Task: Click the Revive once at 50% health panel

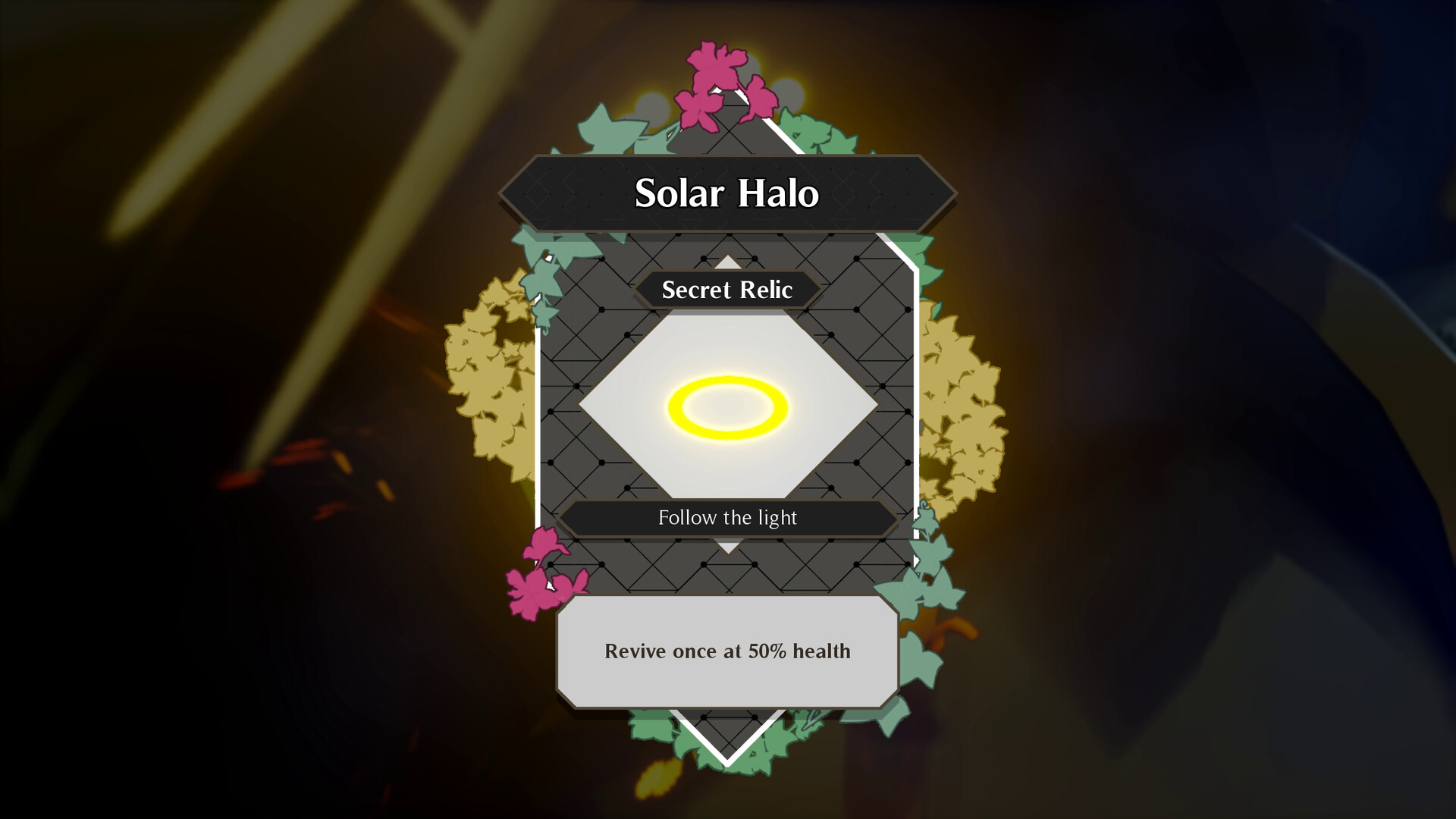Action: pos(726,651)
